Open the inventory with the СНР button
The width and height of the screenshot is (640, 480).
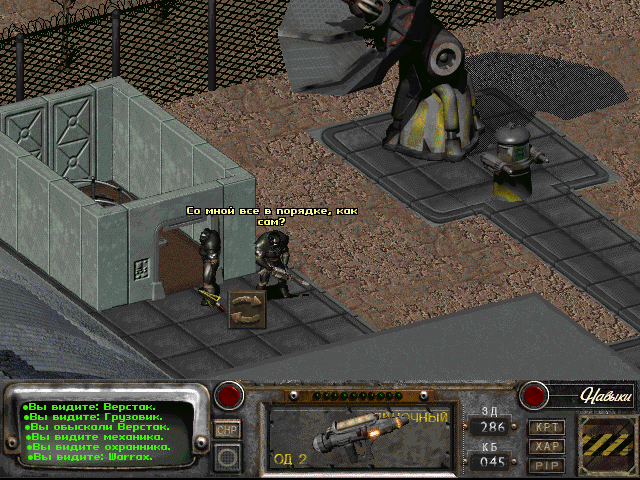coord(228,429)
